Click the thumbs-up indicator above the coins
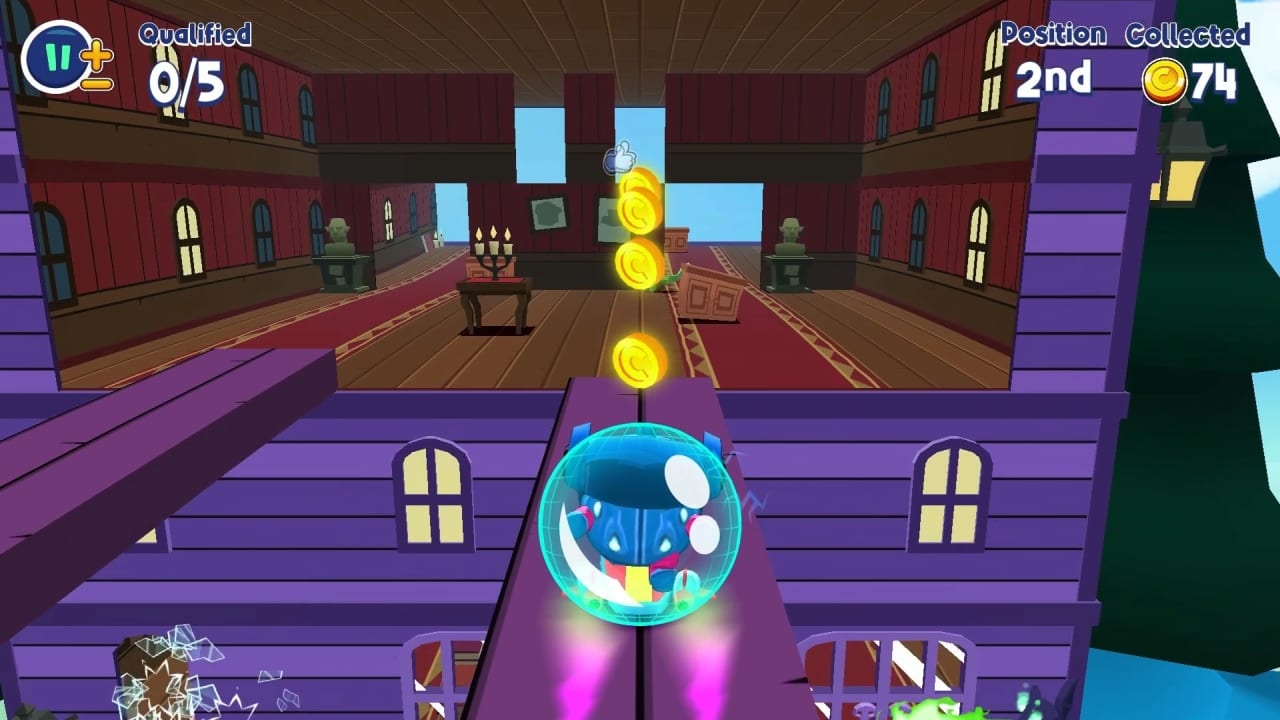 pos(620,157)
